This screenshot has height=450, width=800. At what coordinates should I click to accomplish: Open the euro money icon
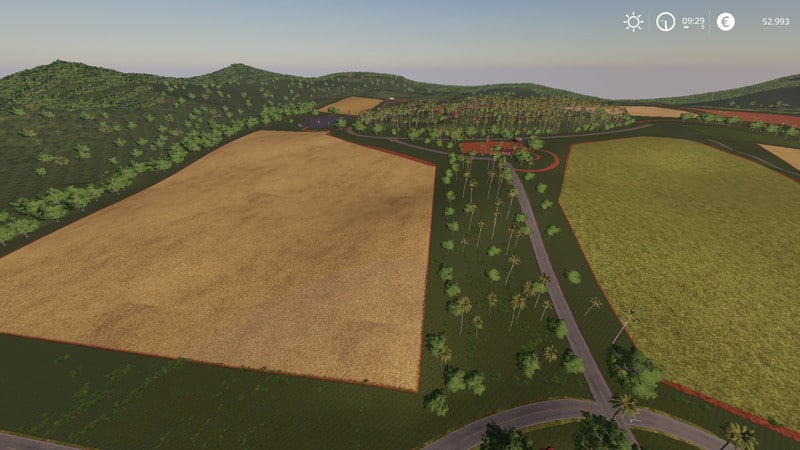(725, 21)
